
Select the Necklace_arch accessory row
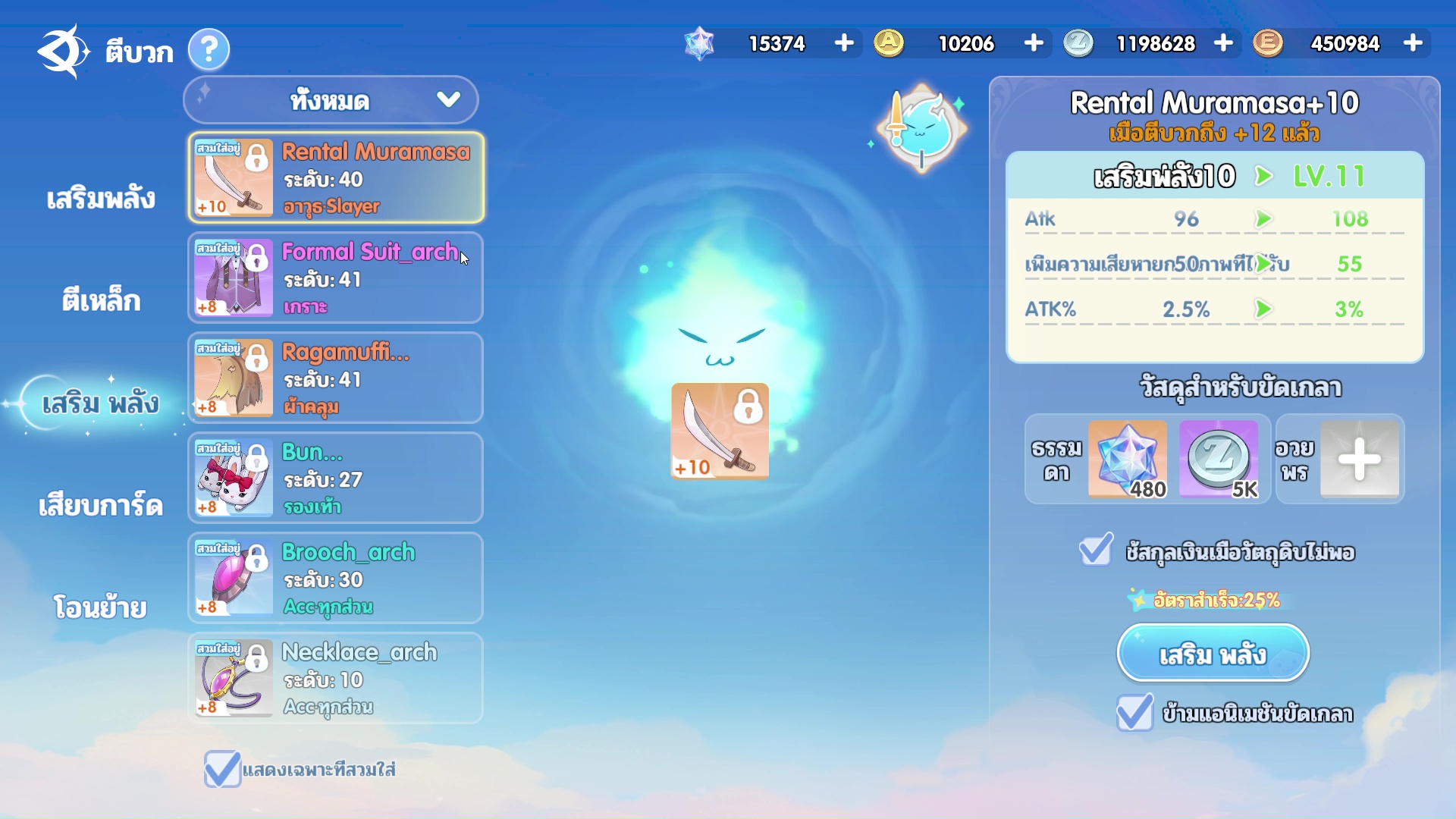pos(335,679)
